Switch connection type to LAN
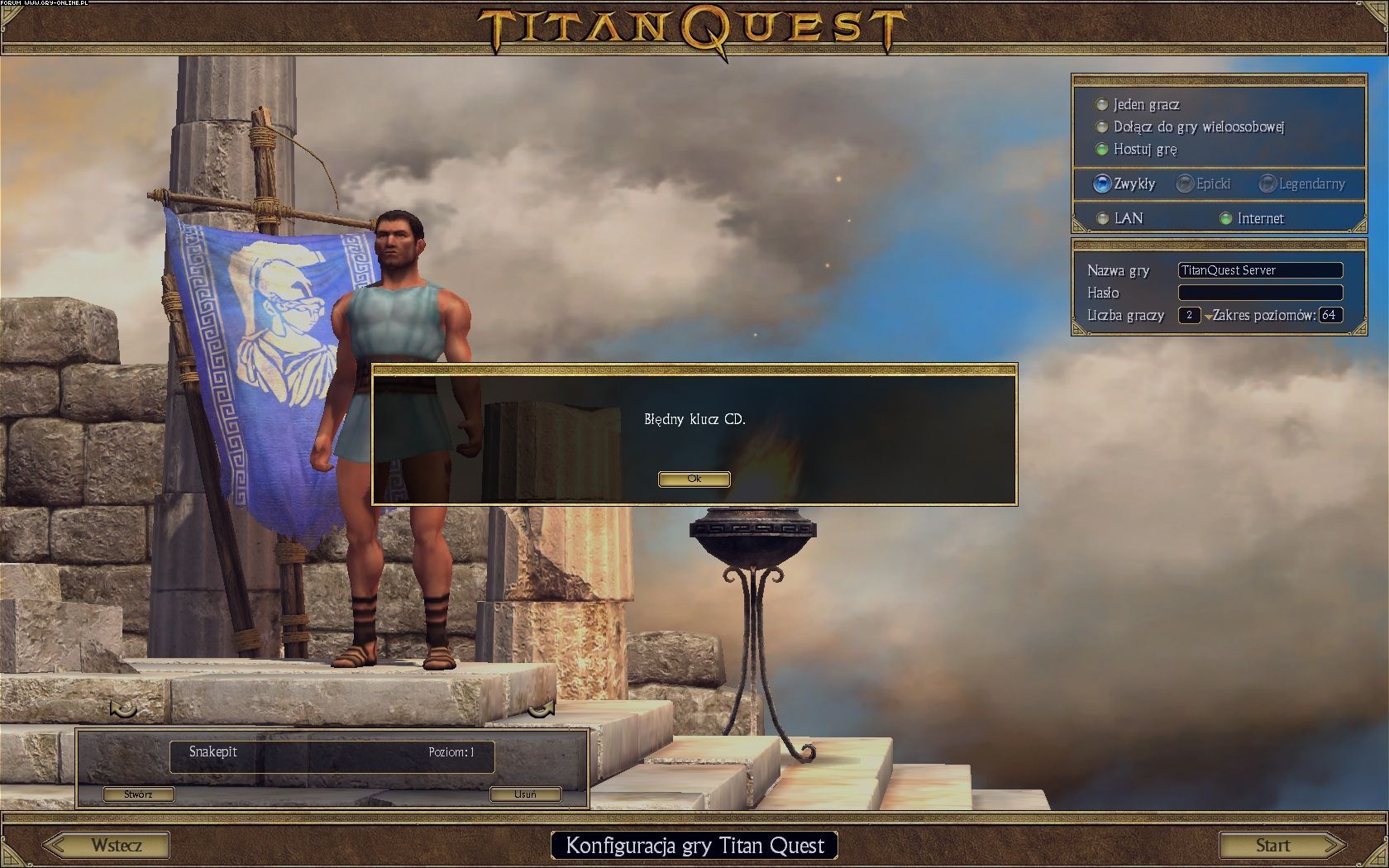The image size is (1389, 868). (1102, 219)
